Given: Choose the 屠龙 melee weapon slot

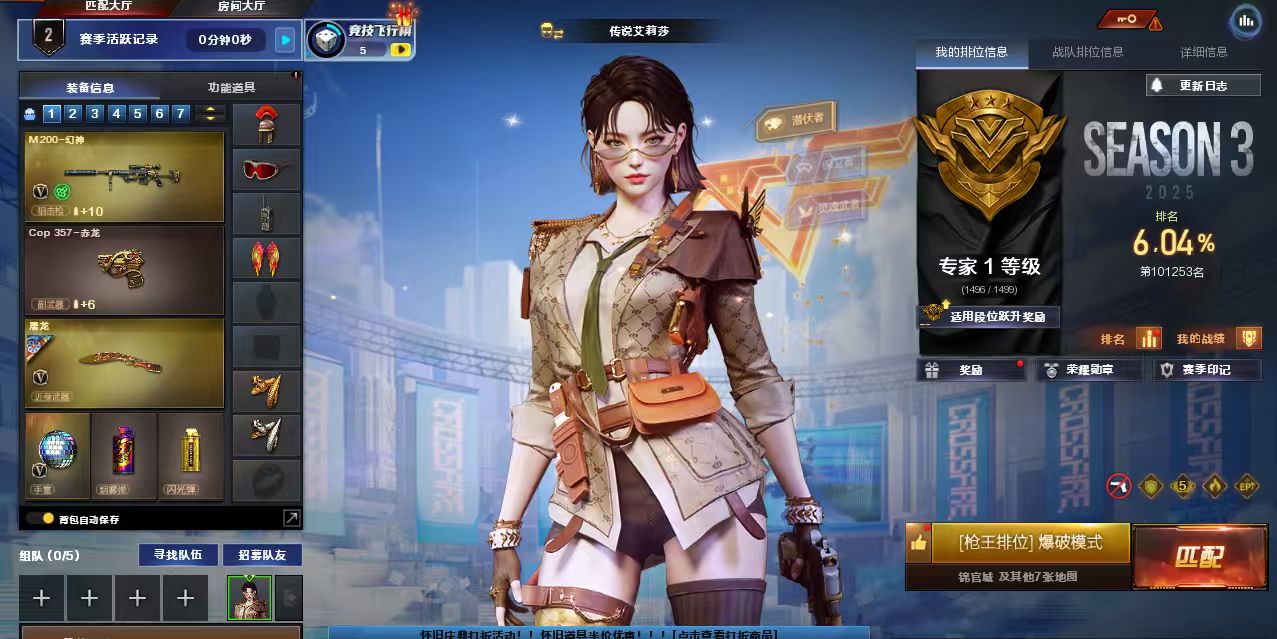Looking at the screenshot, I should (124, 362).
